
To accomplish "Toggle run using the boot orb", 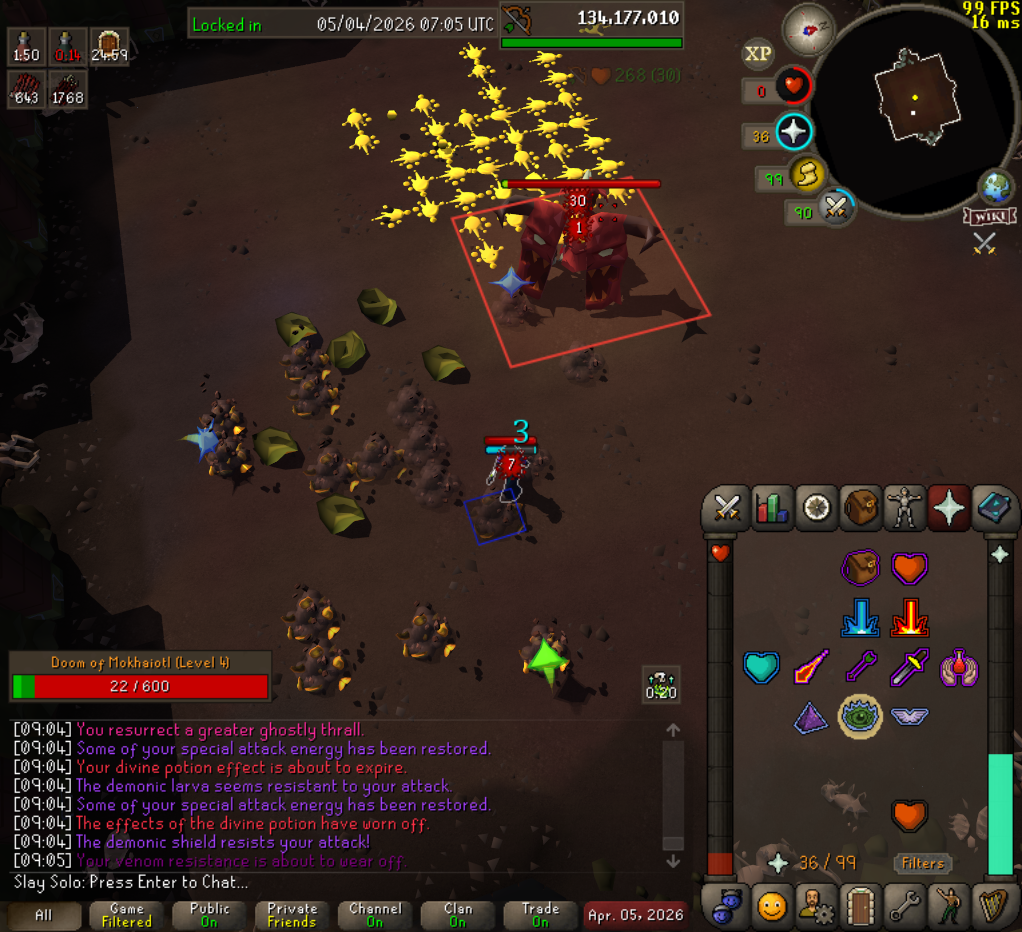I will (806, 175).
